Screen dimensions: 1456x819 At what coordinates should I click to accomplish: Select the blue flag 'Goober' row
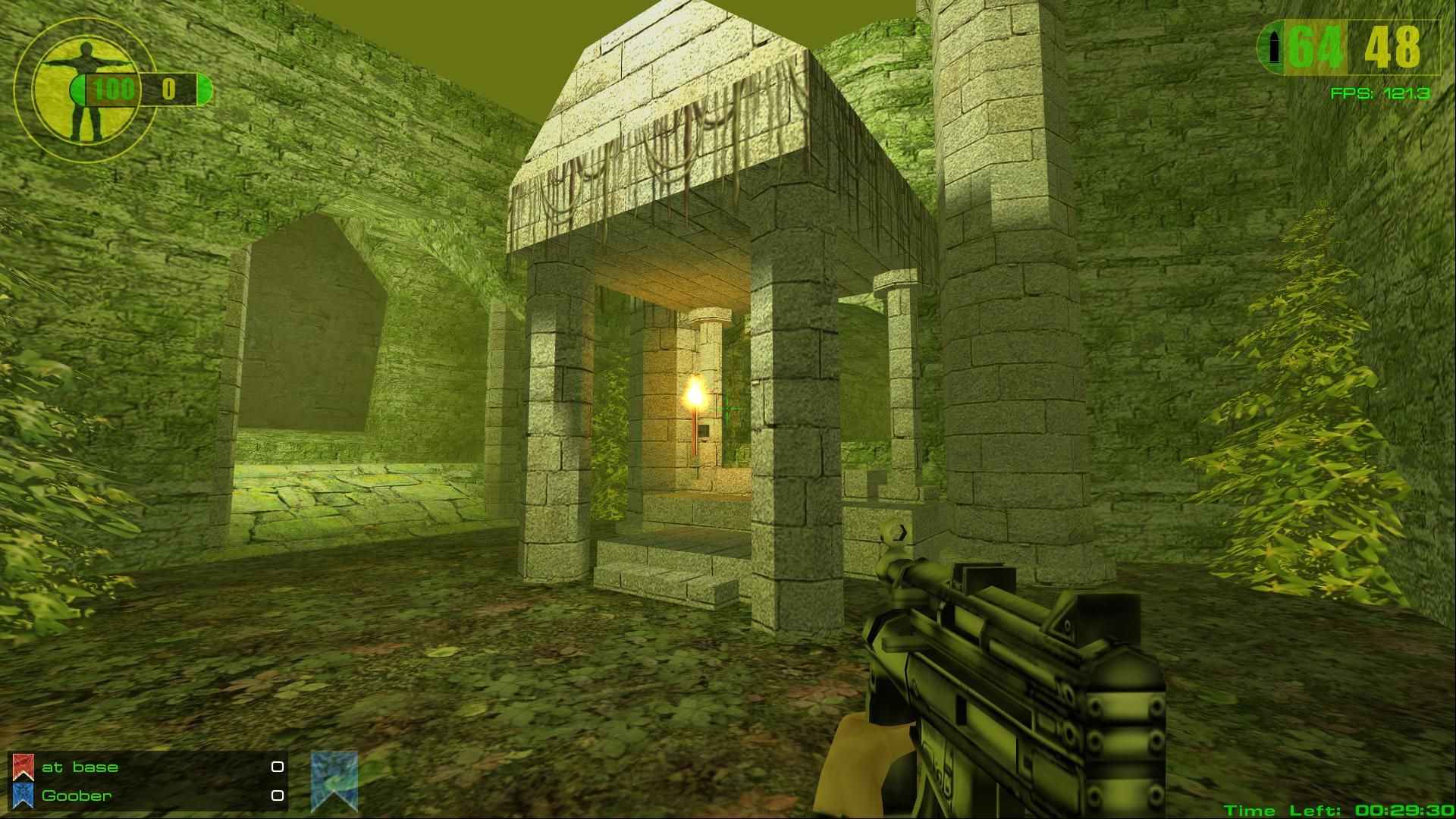pyautogui.click(x=148, y=795)
